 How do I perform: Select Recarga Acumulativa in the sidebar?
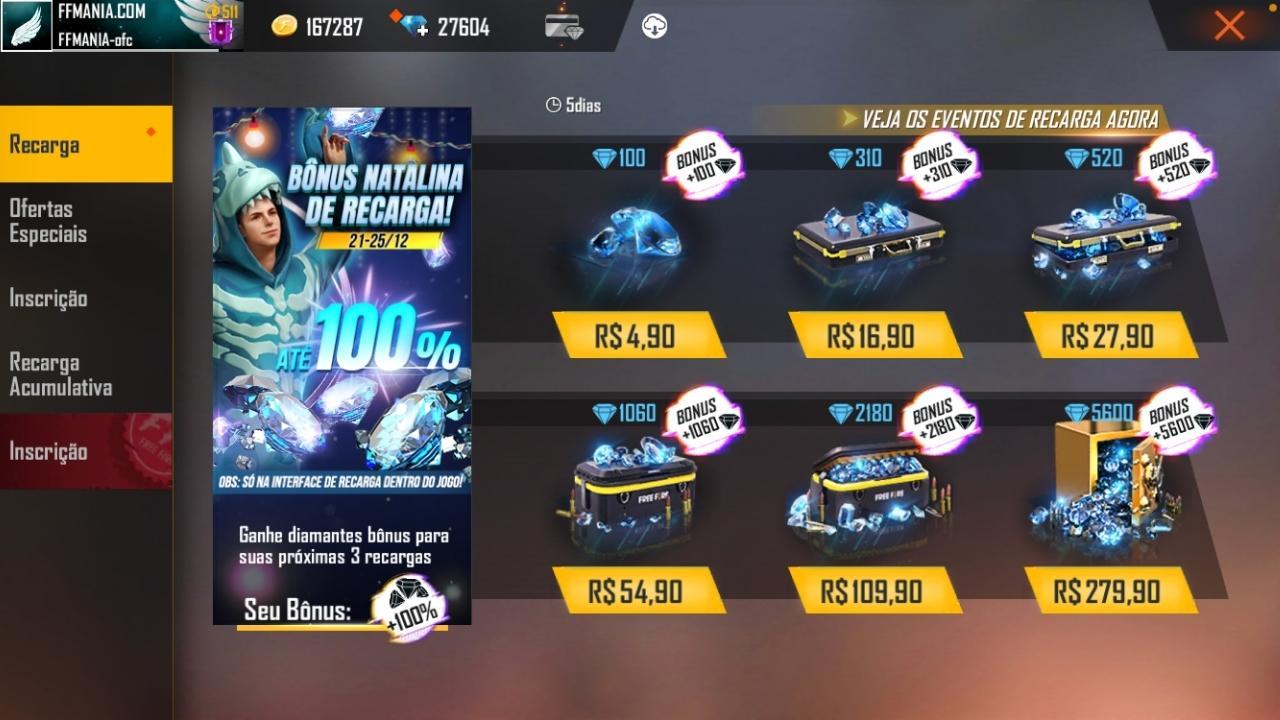click(x=60, y=374)
